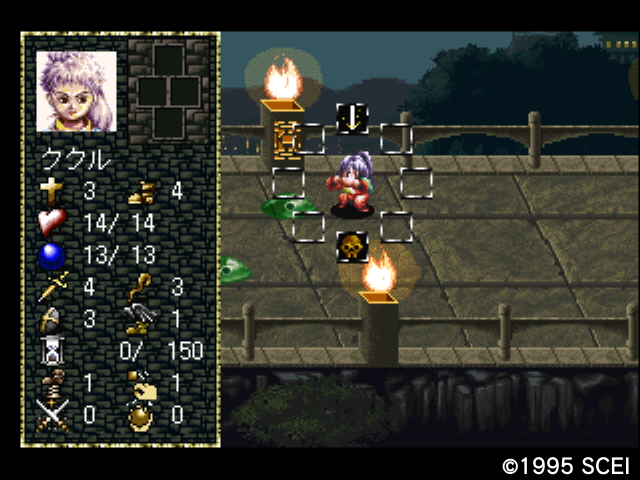Screen dimensions: 640x480
Task: Click Kukuru's character portrait
Action: pos(77,91)
